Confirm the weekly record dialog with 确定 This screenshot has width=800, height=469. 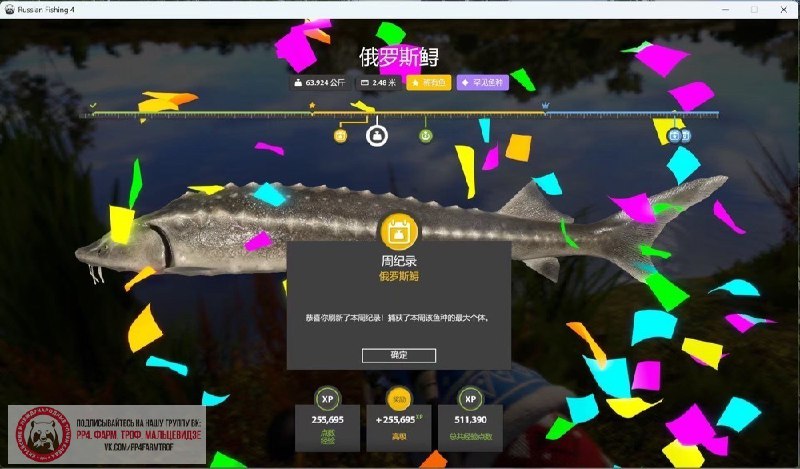point(398,355)
